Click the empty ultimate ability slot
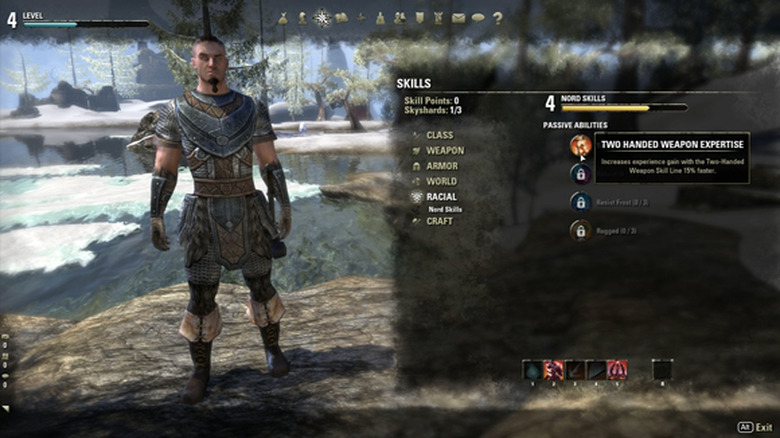 (662, 370)
